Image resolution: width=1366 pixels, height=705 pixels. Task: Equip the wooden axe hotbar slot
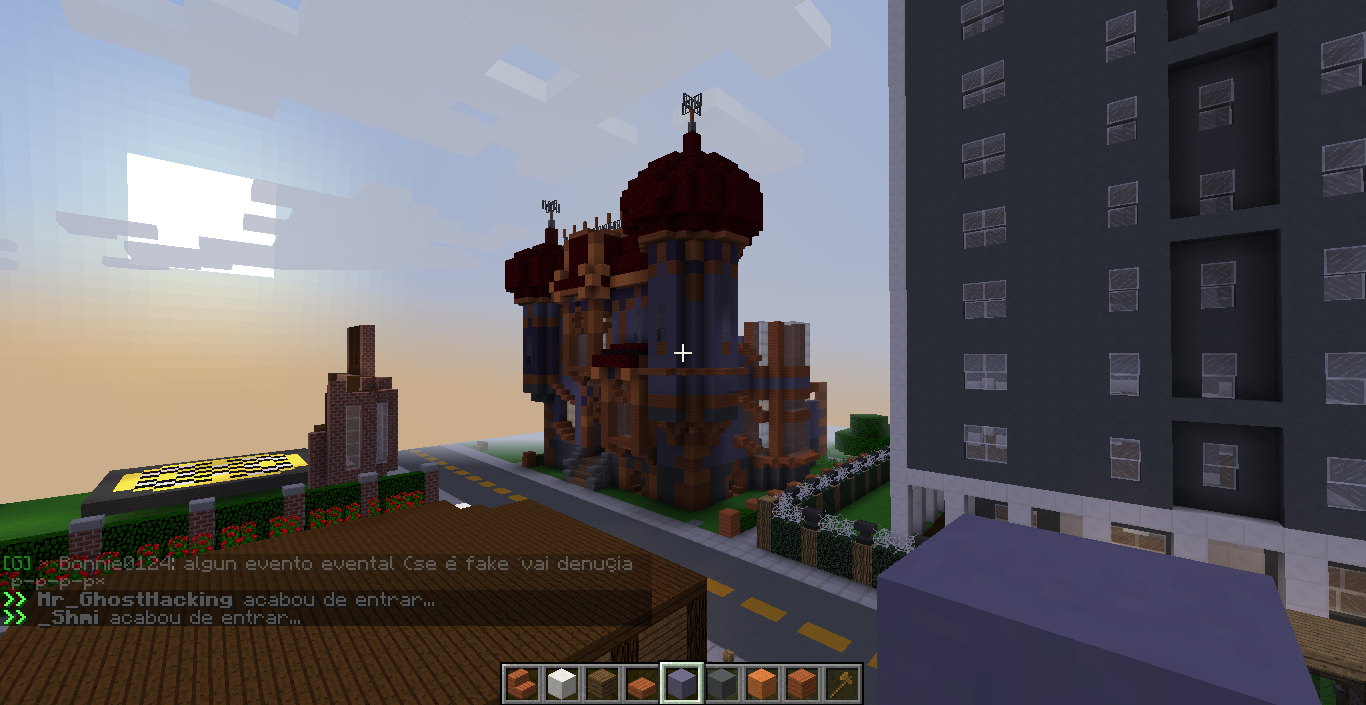(x=842, y=684)
